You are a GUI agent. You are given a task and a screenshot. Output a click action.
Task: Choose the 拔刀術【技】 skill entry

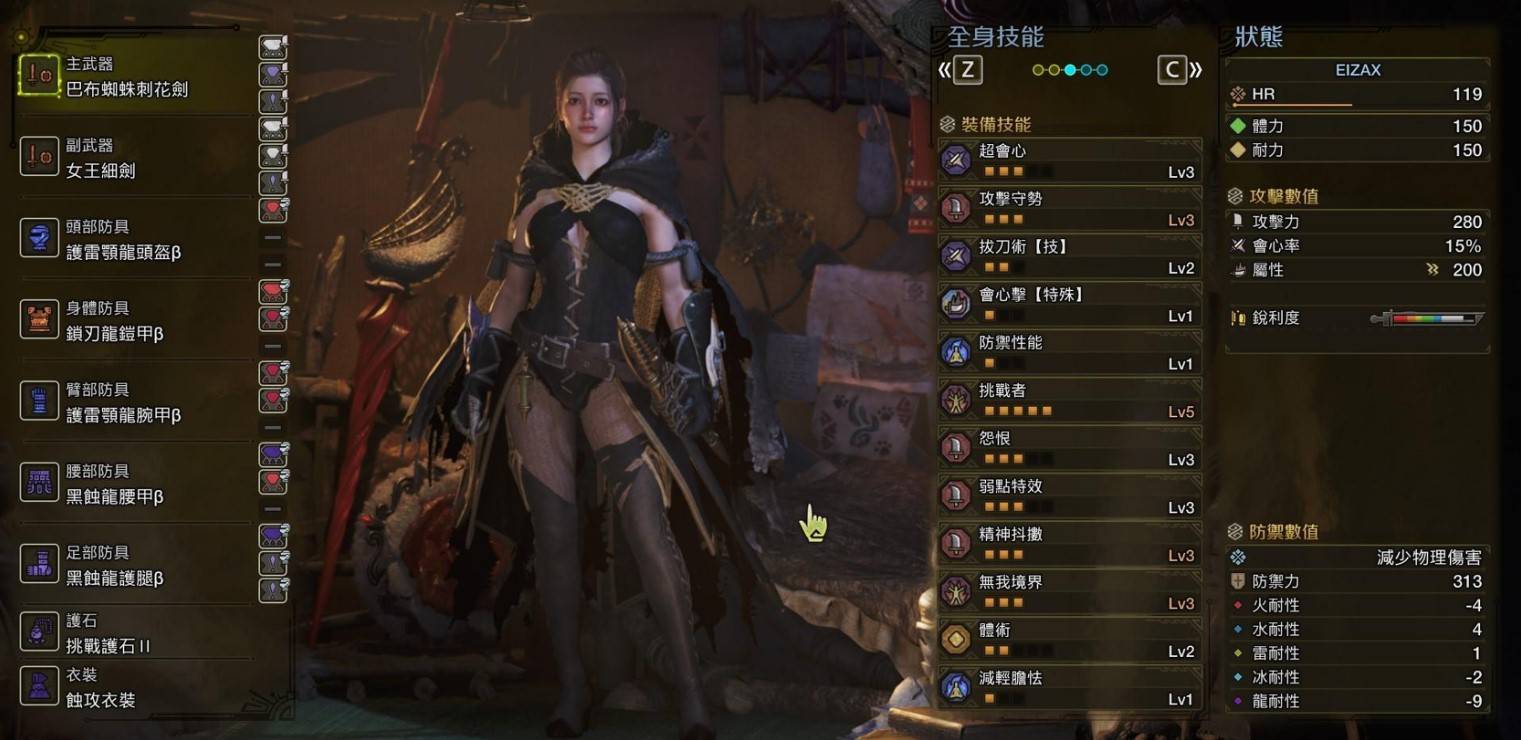(1069, 257)
